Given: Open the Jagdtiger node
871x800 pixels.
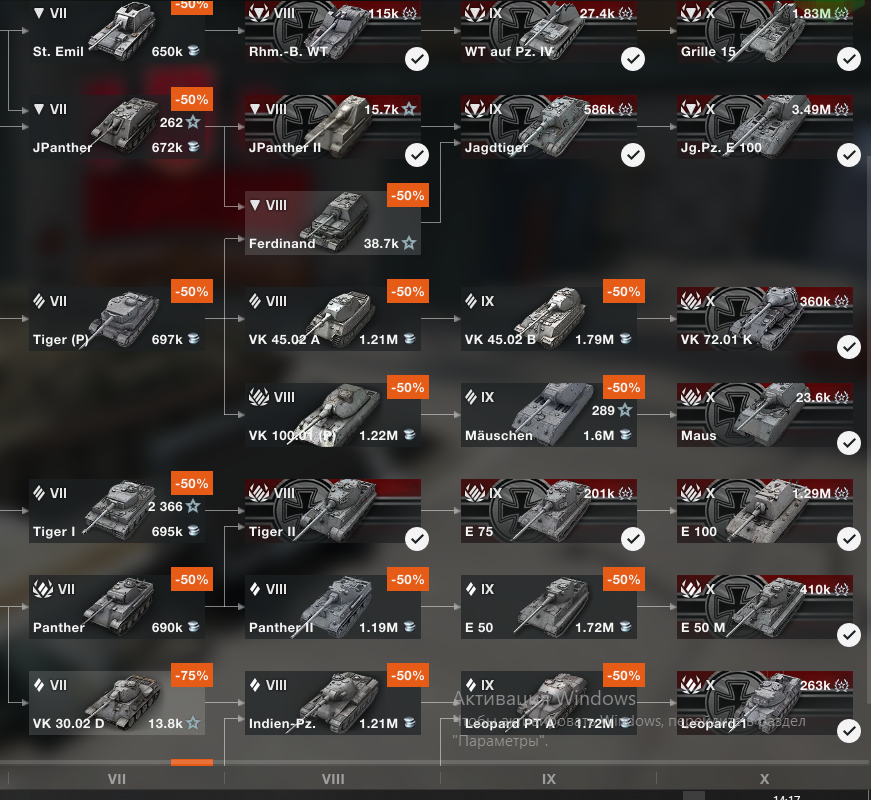Looking at the screenshot, I should [x=548, y=127].
